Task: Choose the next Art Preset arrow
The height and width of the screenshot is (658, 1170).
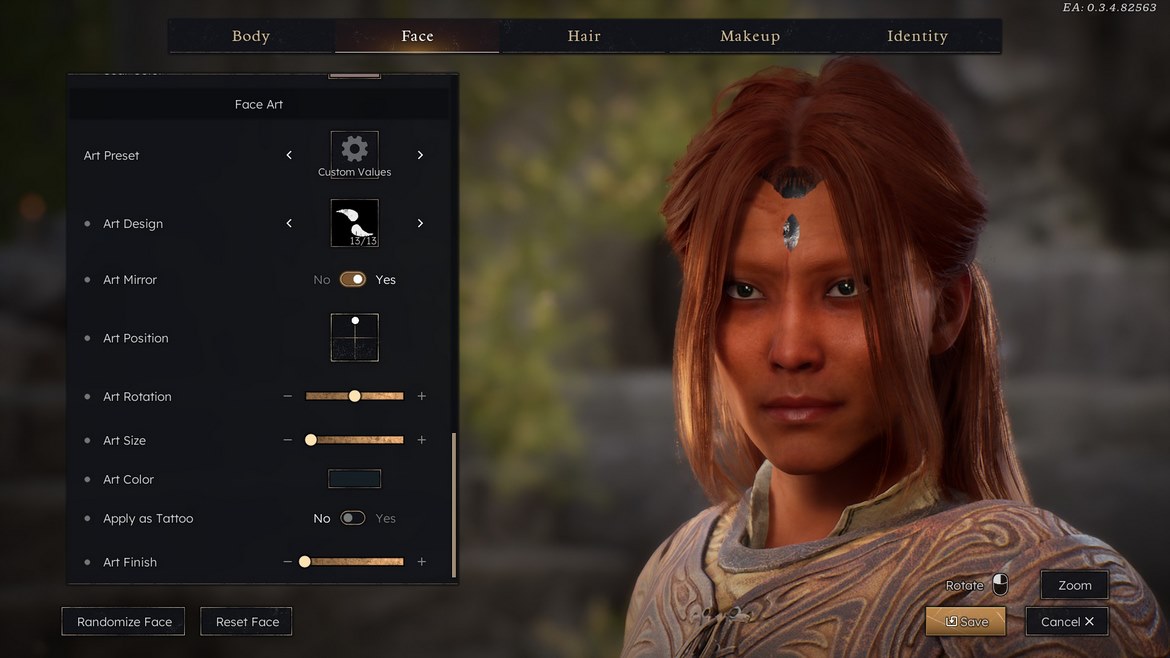Action: pos(420,155)
